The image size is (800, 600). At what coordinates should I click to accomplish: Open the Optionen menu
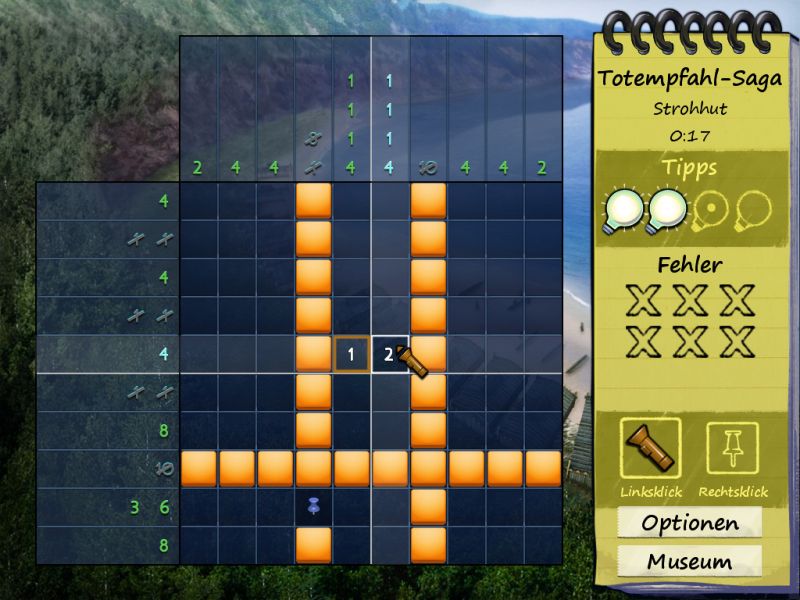point(690,523)
